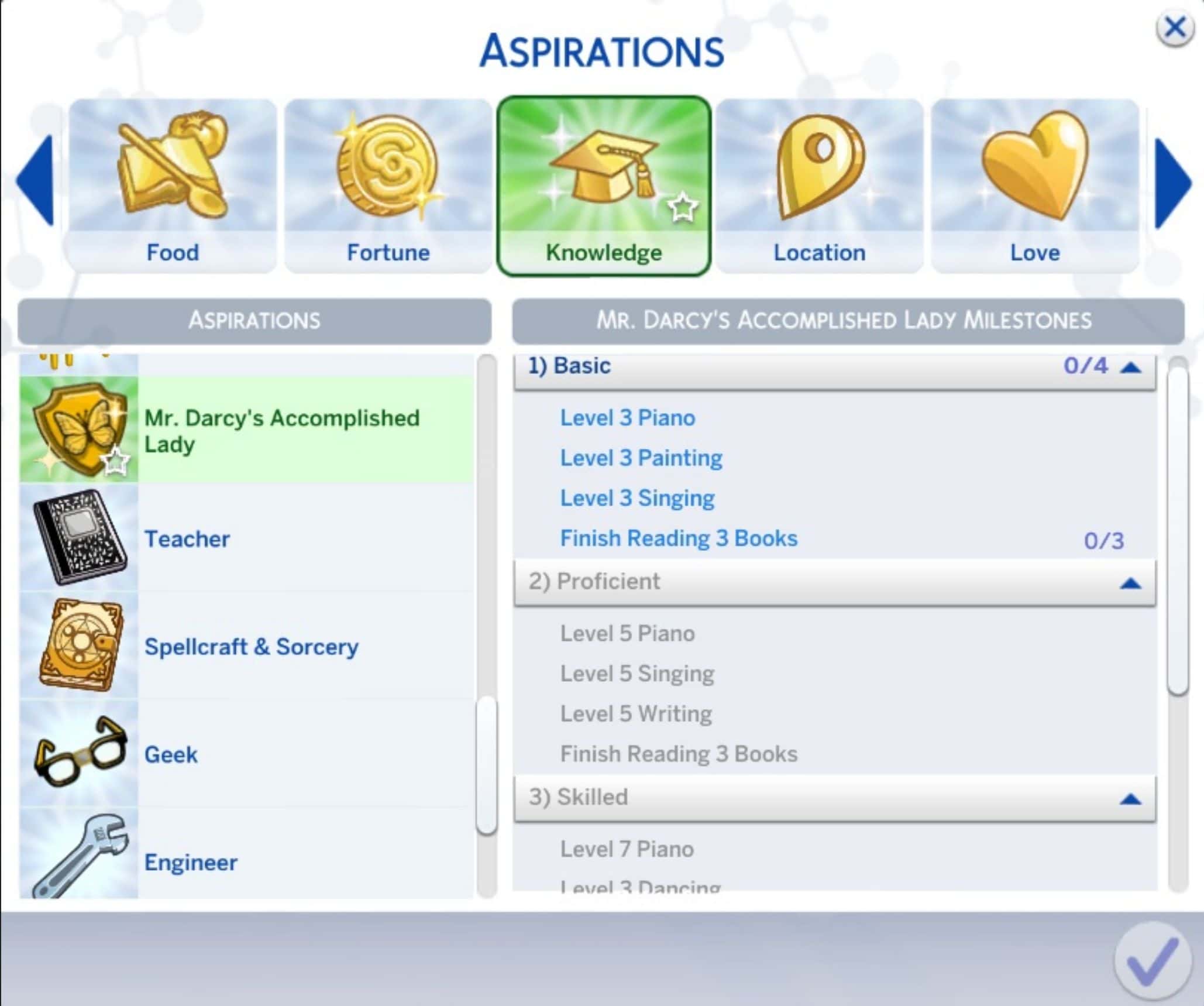Confirm selection with the checkmark button
This screenshot has height=1006, width=1204.
pos(1152,961)
